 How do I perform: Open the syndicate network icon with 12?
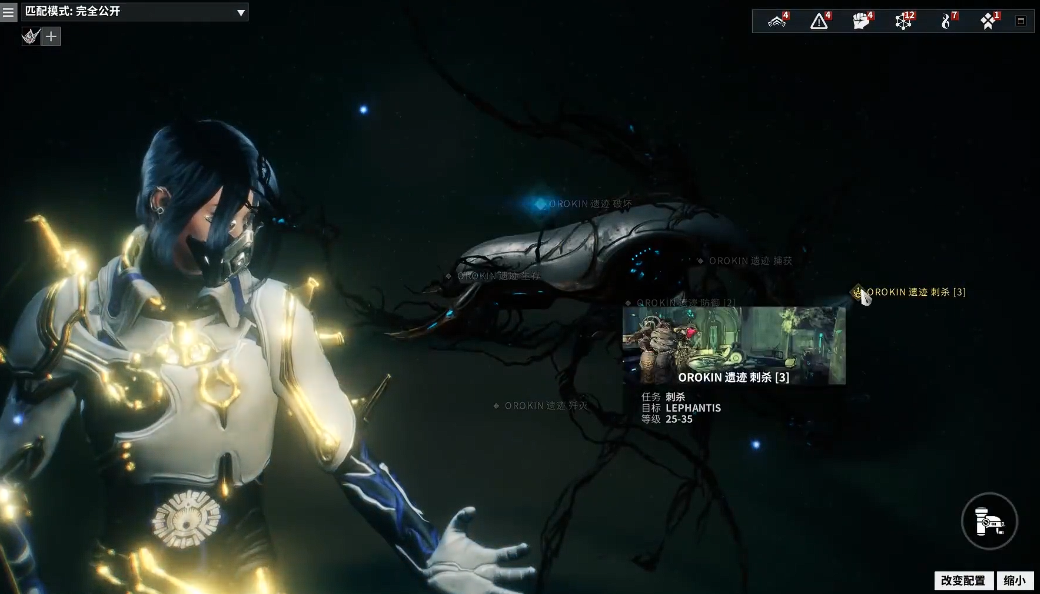point(904,21)
